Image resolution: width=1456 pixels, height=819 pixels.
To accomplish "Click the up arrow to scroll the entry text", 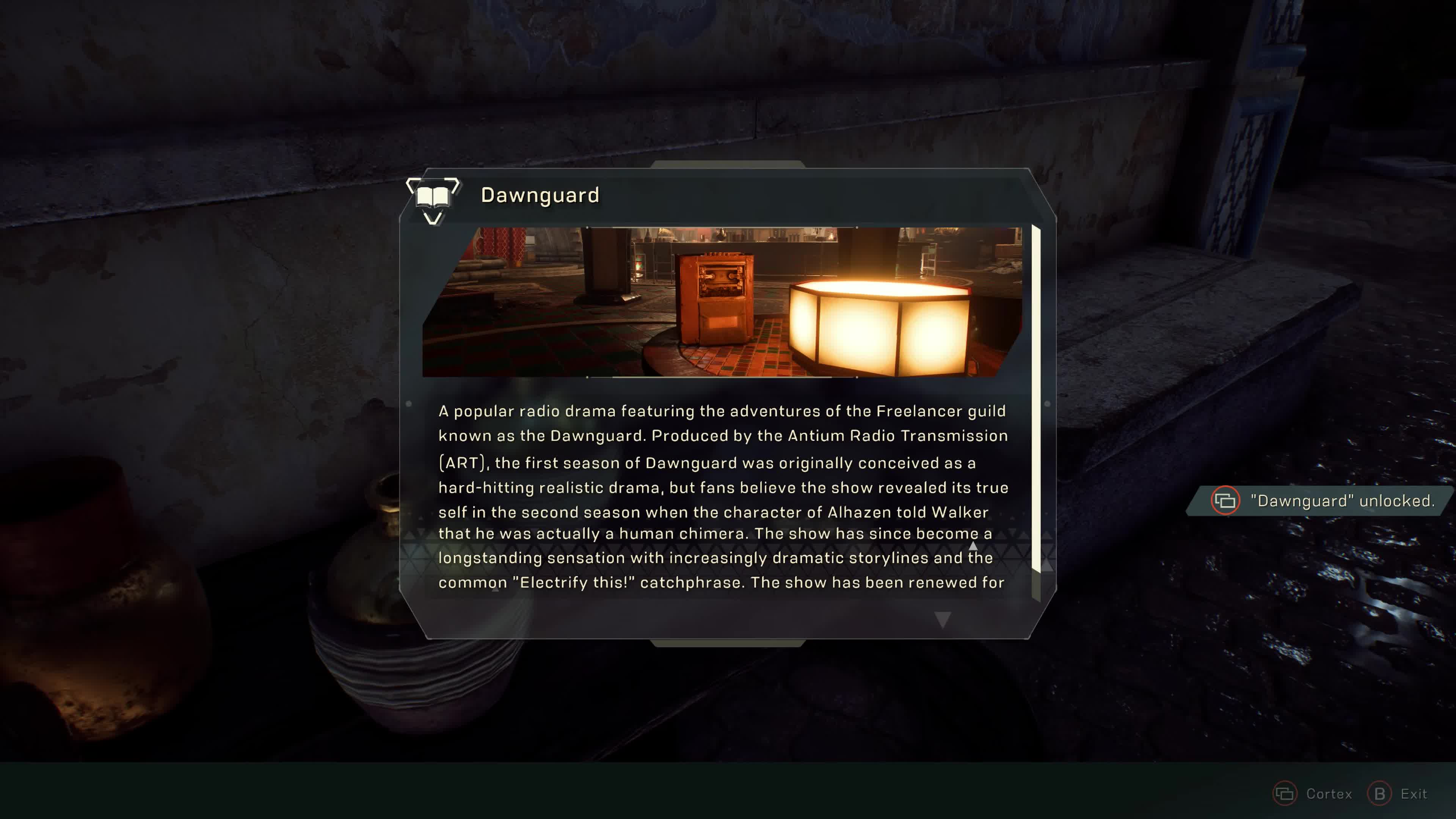I will tap(973, 546).
